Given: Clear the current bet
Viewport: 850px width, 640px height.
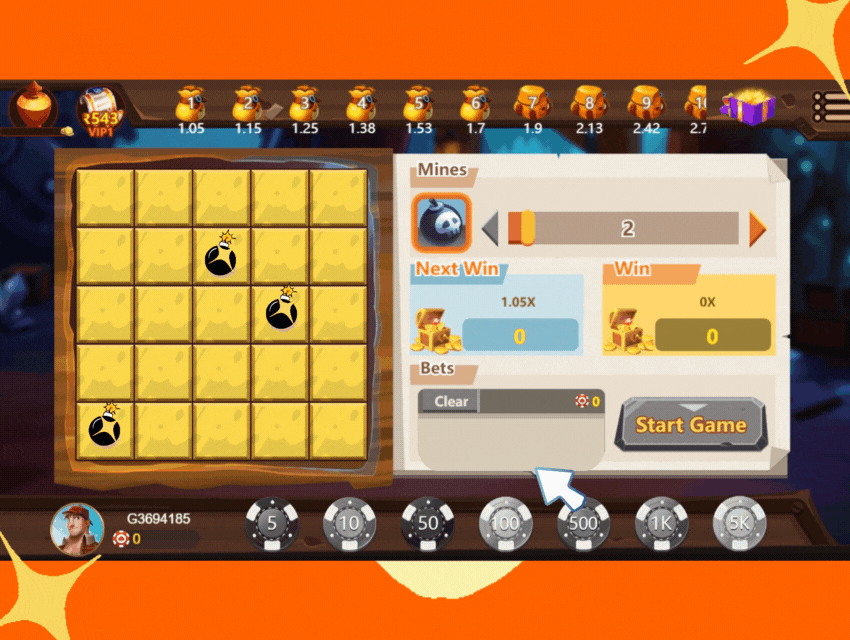Looking at the screenshot, I should (449, 401).
